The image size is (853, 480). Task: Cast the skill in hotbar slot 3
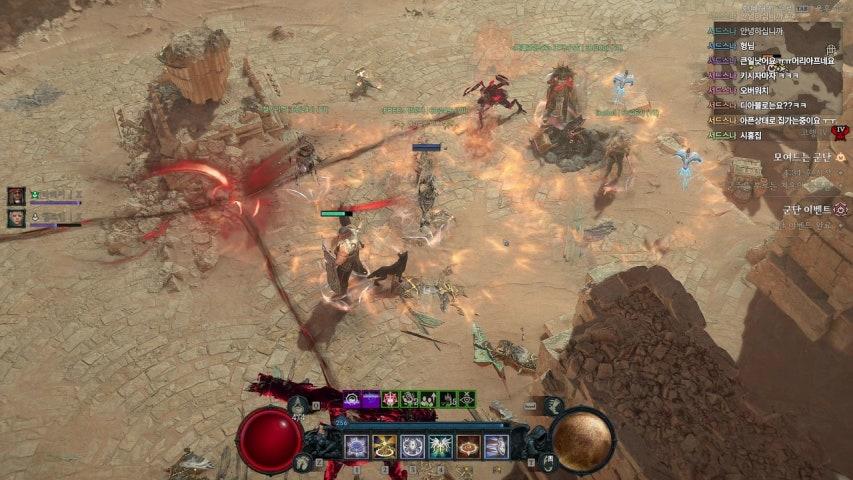pyautogui.click(x=413, y=446)
